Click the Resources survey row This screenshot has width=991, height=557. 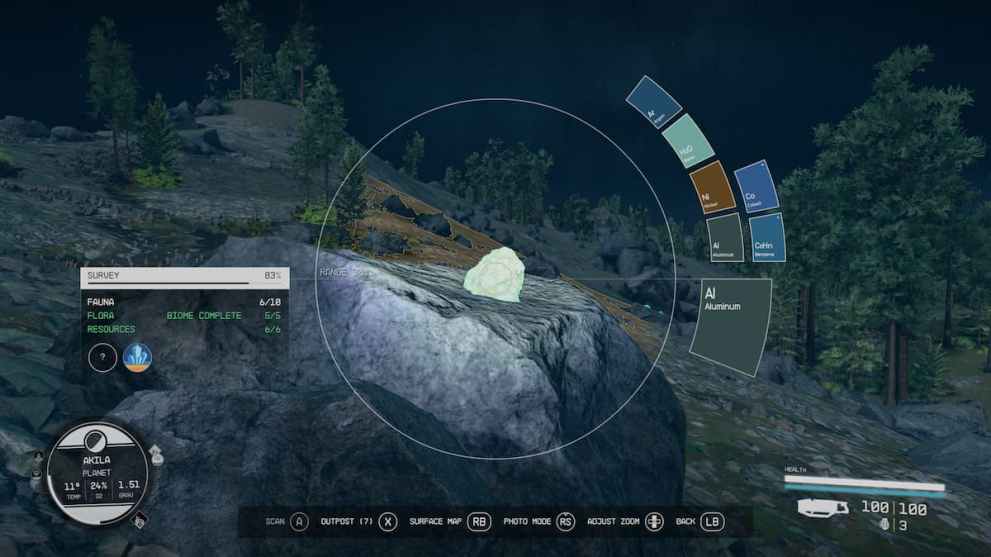coord(184,329)
